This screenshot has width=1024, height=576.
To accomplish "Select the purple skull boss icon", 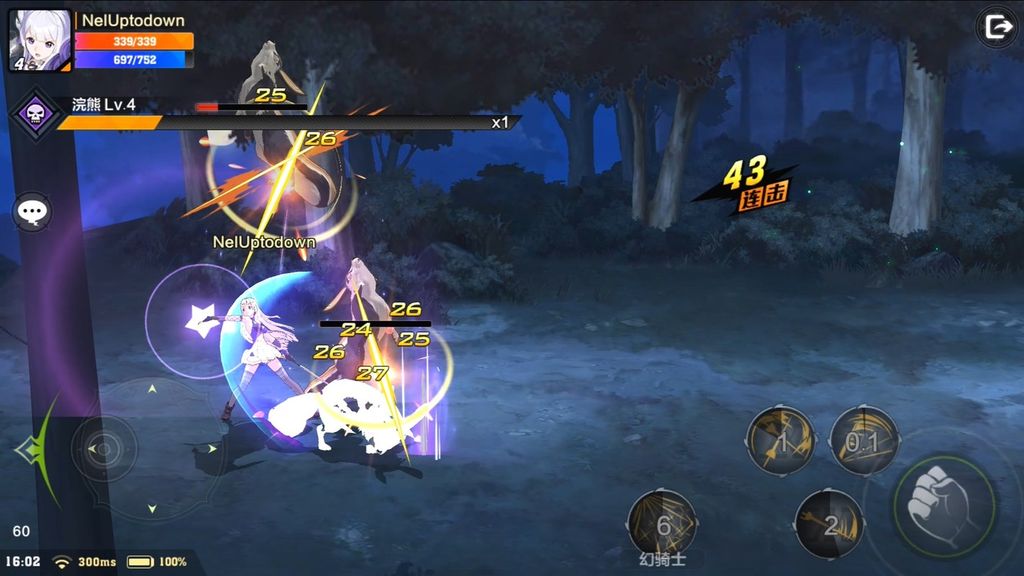I will pyautogui.click(x=36, y=115).
